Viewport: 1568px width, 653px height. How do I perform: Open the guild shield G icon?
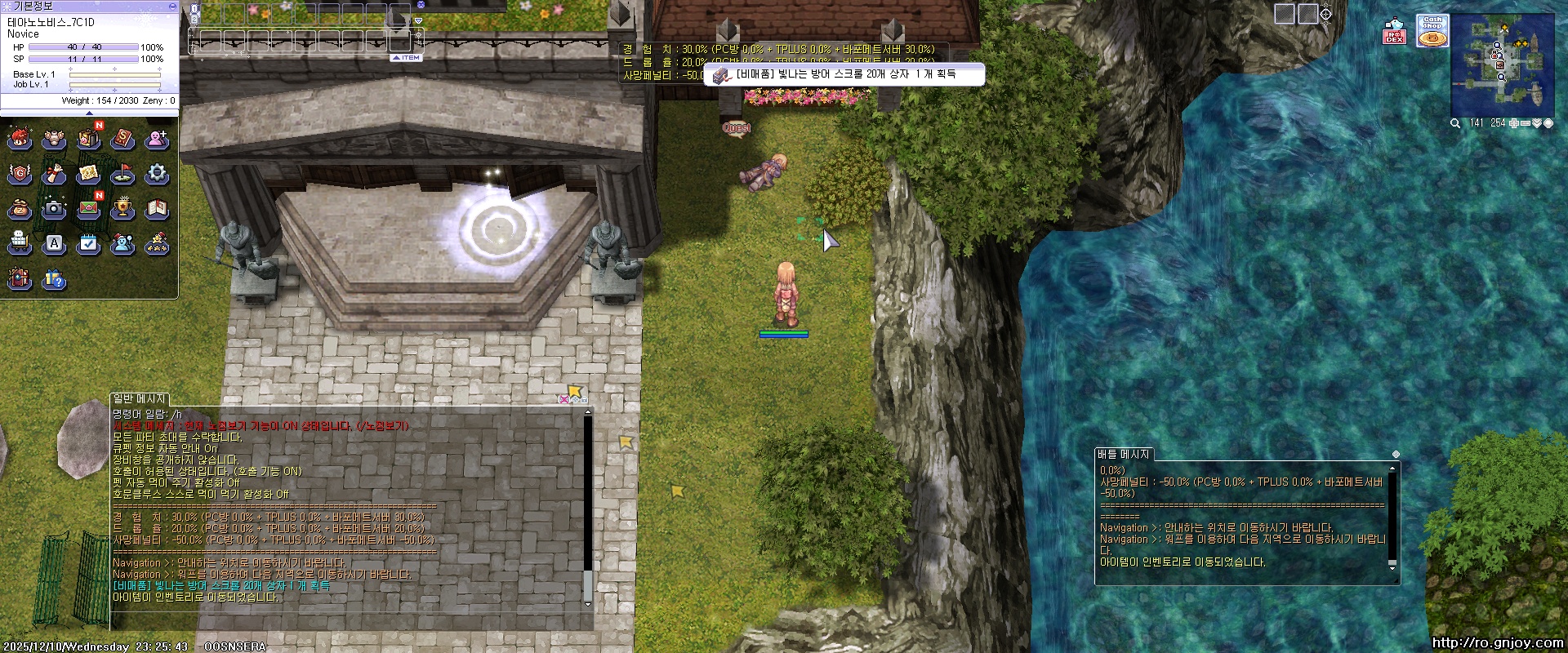pos(20,174)
